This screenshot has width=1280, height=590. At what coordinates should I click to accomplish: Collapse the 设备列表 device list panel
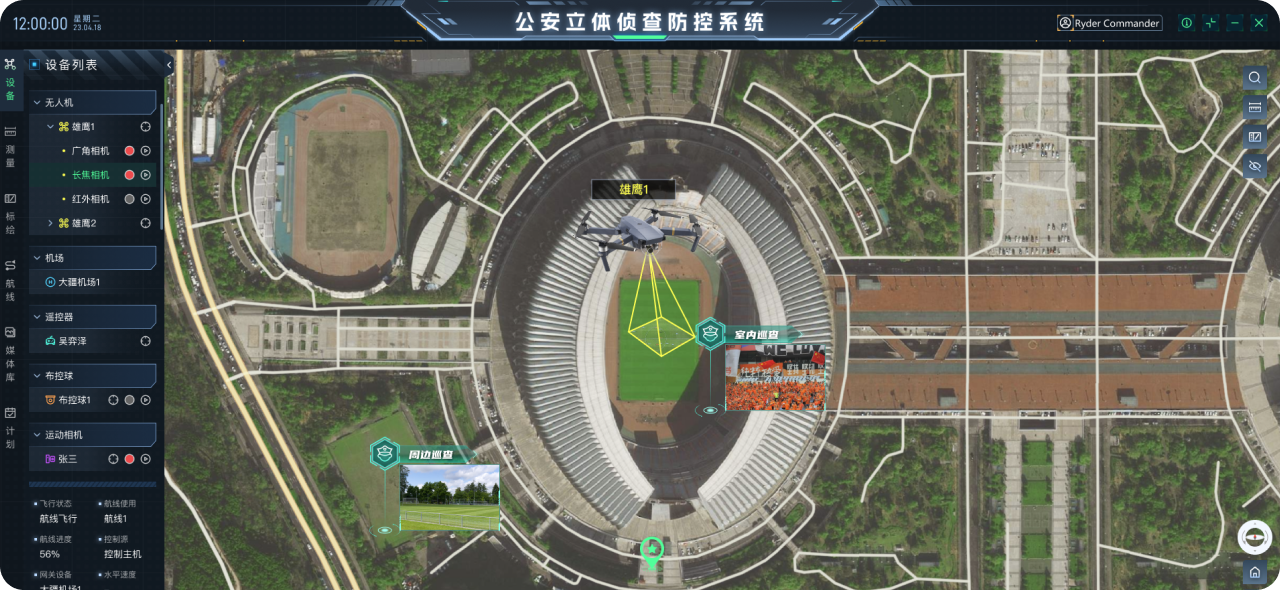tap(169, 65)
